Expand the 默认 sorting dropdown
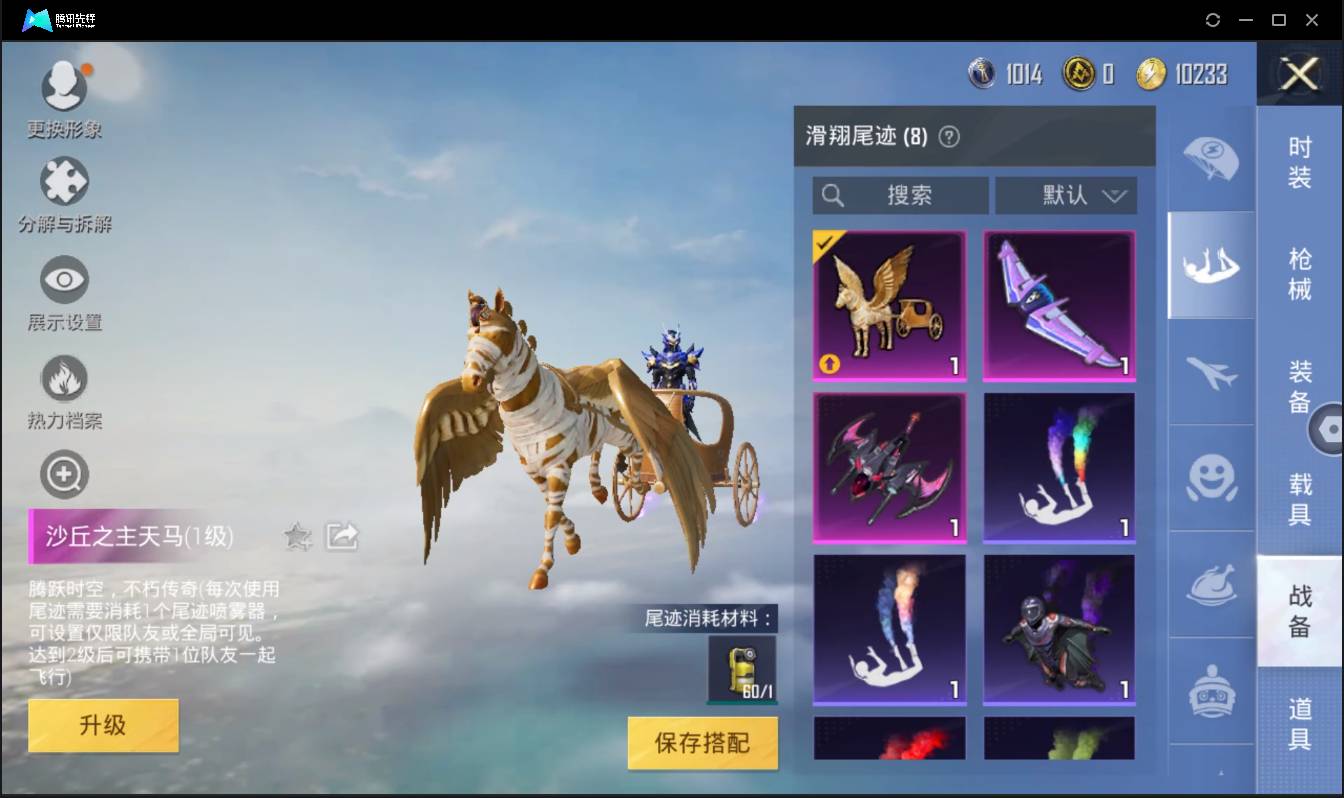The height and width of the screenshot is (798, 1344). click(1066, 196)
